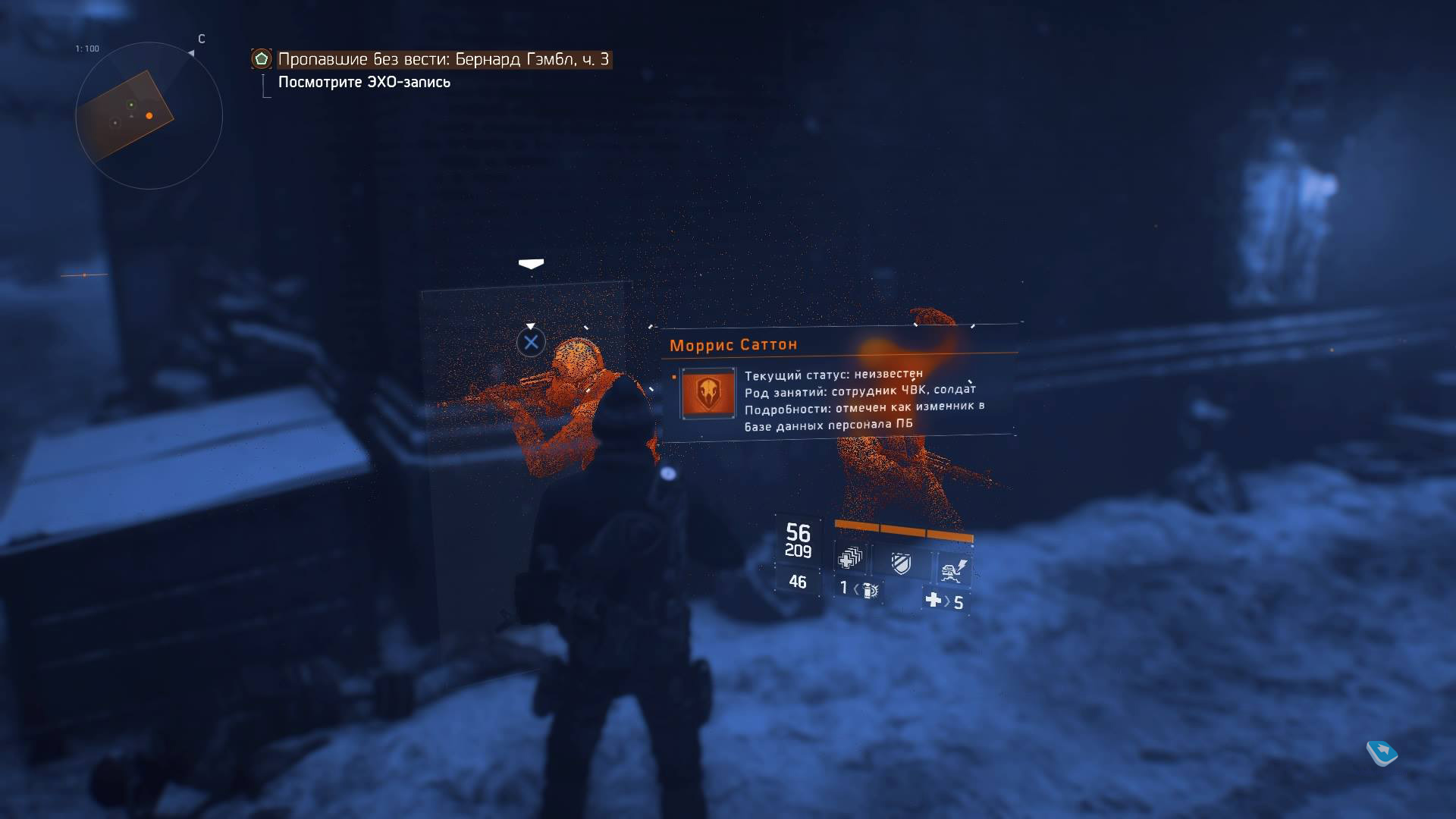Click the 'Пропавшие без вести' mission title
This screenshot has width=1456, height=819.
tap(443, 59)
